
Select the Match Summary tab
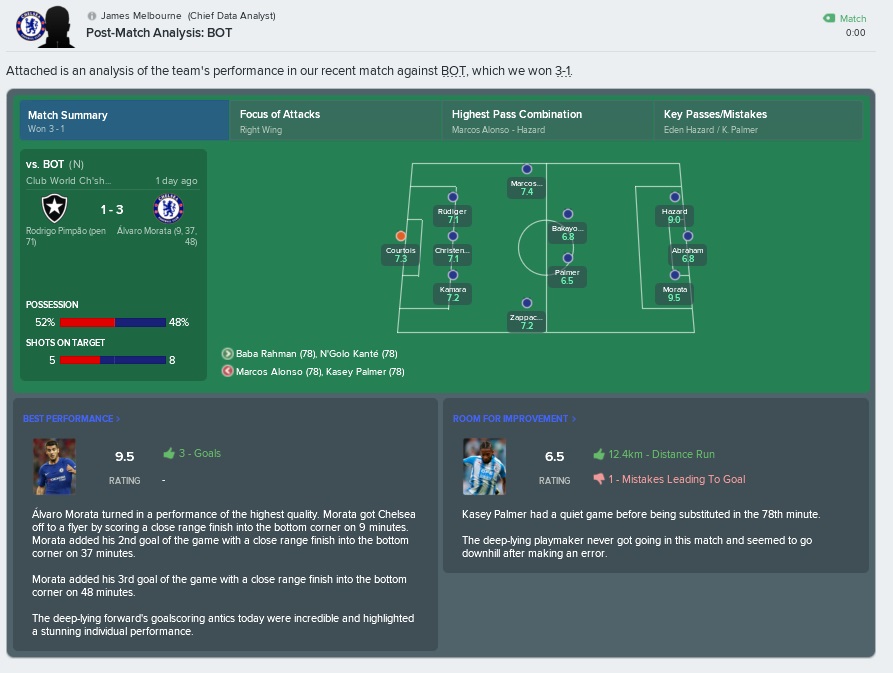[x=124, y=120]
